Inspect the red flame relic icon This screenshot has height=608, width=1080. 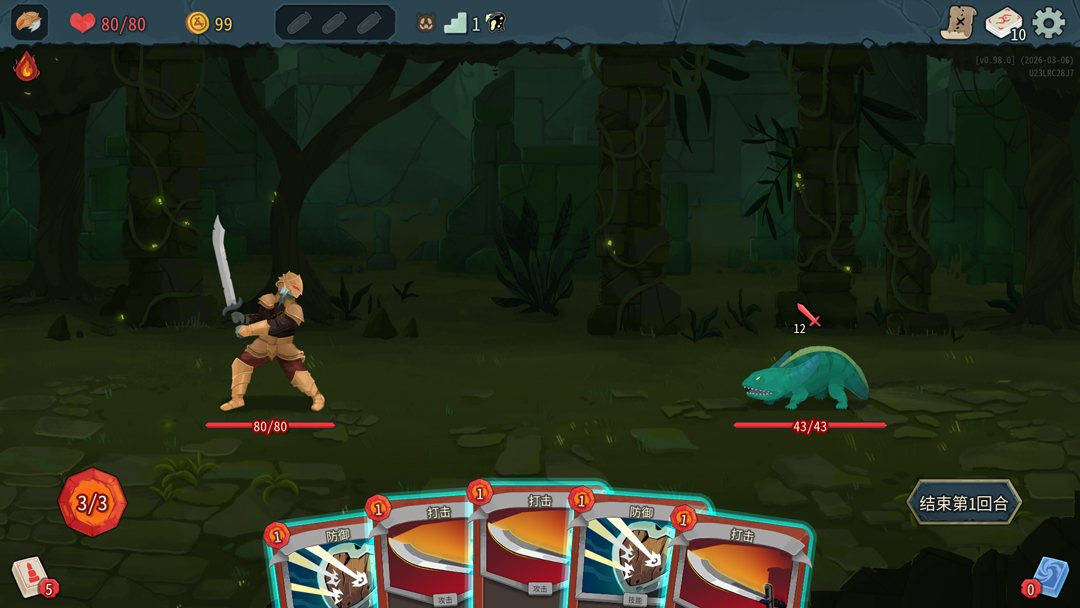26,67
